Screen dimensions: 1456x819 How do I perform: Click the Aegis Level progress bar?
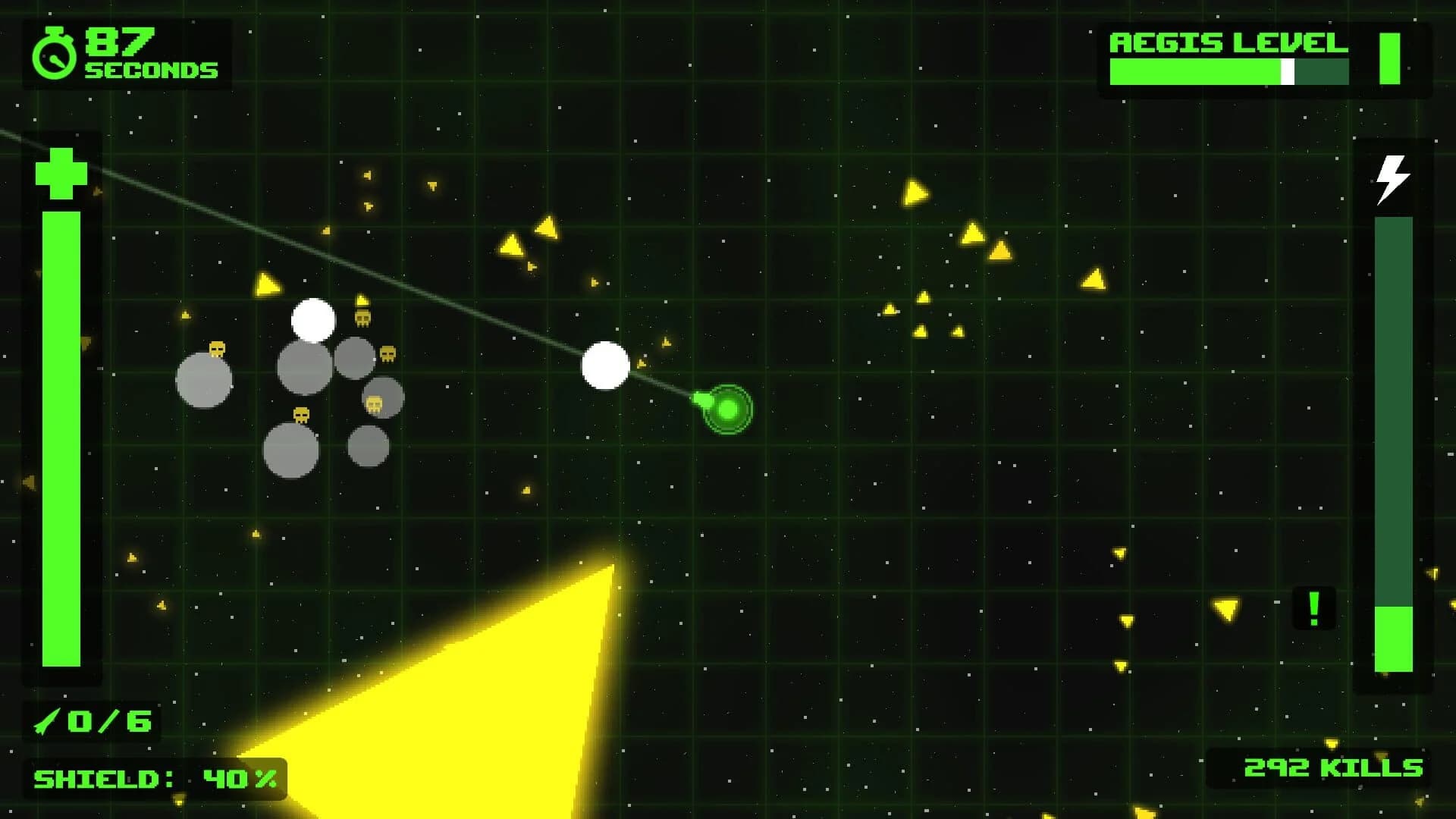1228,73
